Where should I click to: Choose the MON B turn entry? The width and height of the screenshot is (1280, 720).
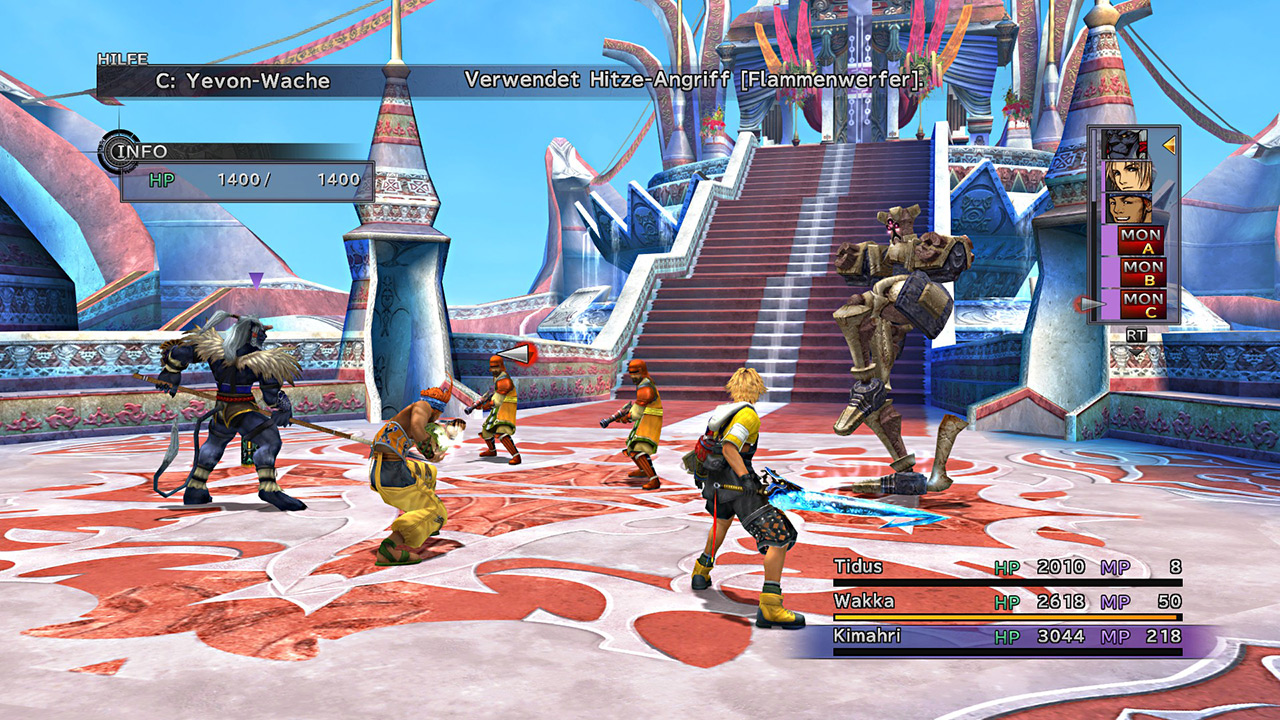pyautogui.click(x=1140, y=272)
